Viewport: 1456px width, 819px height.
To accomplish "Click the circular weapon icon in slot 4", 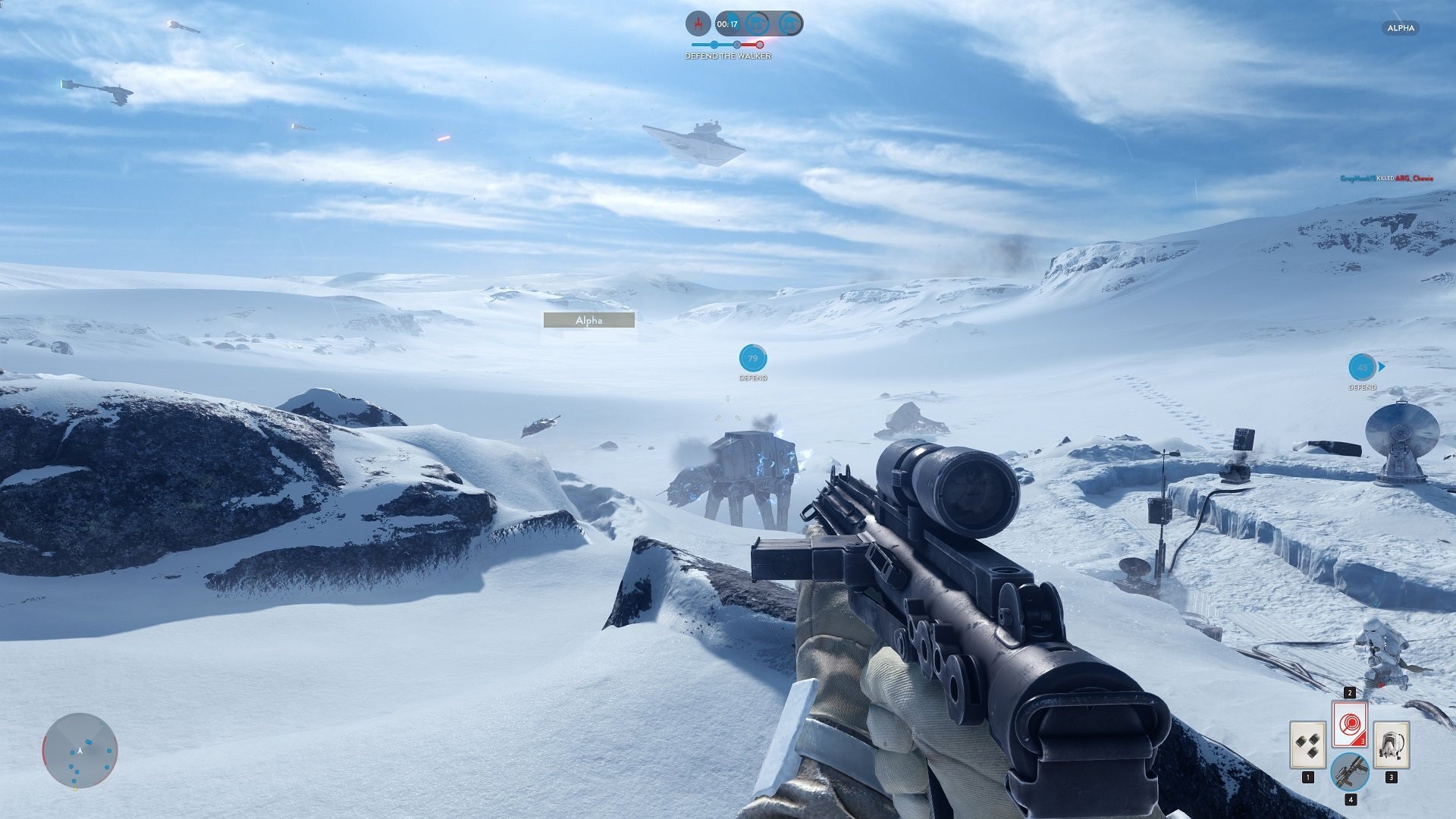I will pos(1351,772).
